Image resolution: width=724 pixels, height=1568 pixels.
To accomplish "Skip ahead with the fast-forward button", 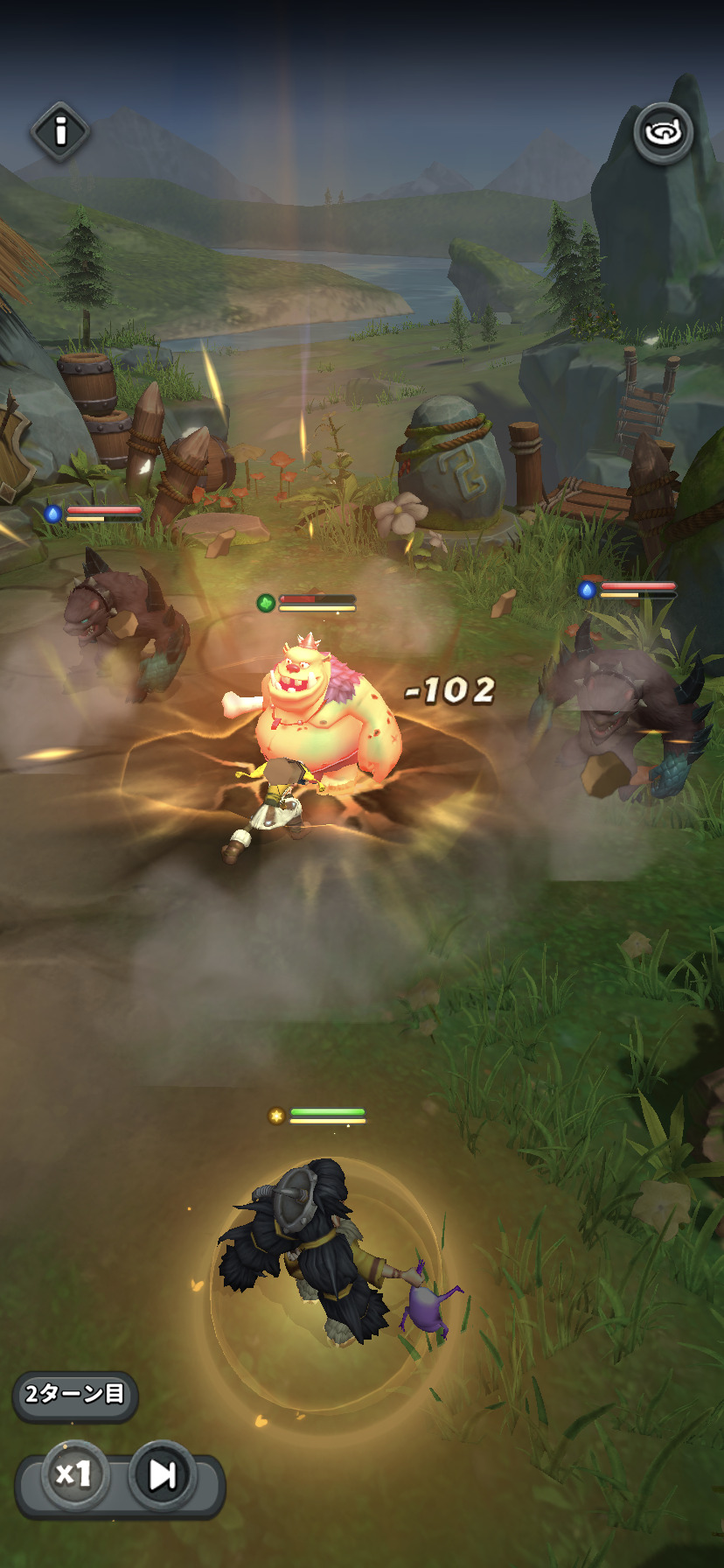I will click(163, 1474).
